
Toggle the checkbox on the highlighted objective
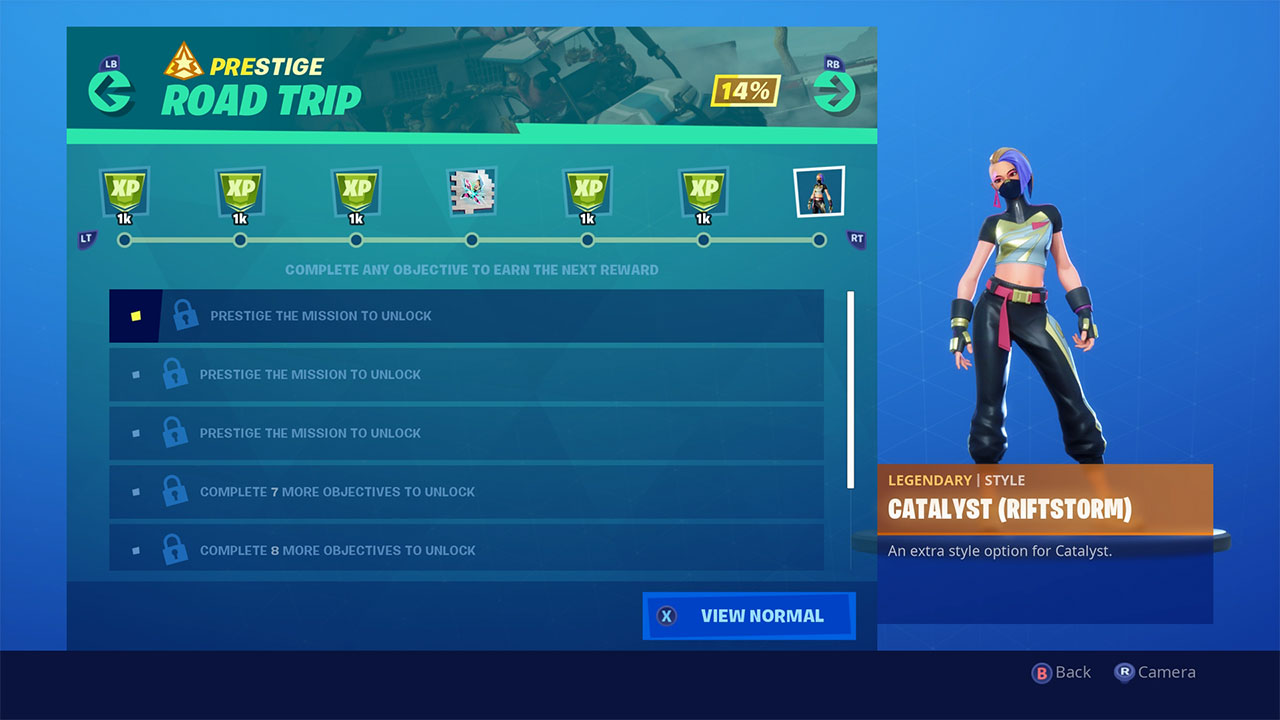pos(135,314)
